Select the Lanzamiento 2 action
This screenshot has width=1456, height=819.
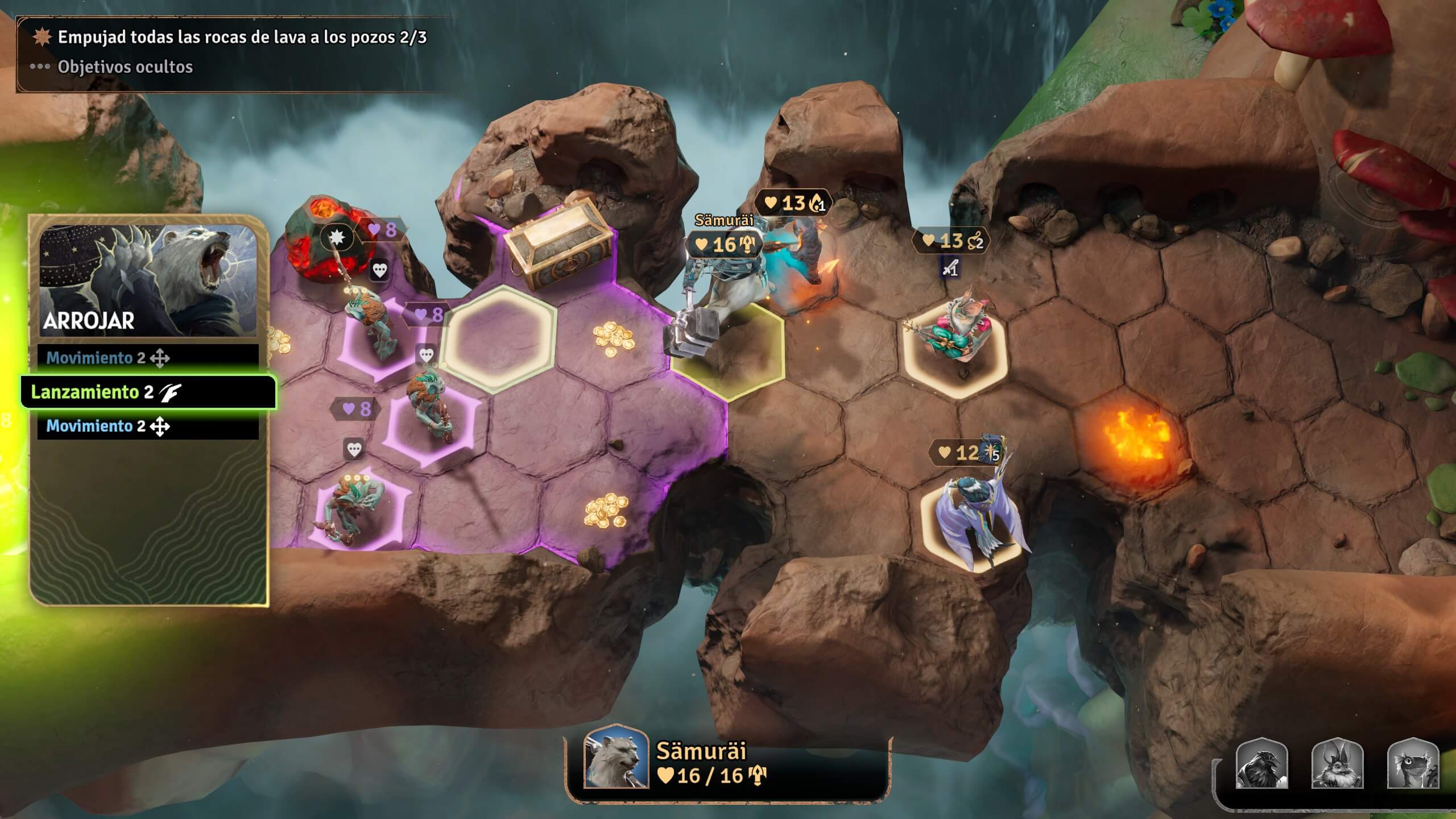148,392
